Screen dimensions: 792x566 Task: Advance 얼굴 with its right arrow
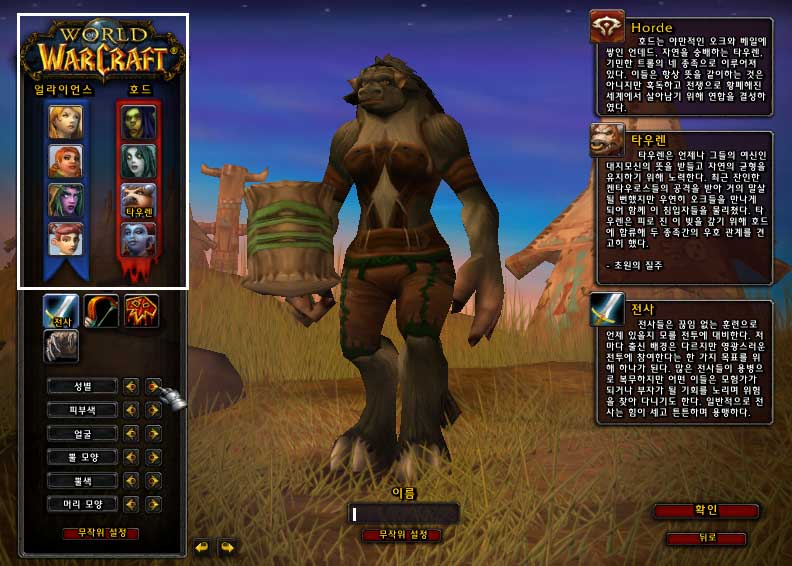[153, 433]
